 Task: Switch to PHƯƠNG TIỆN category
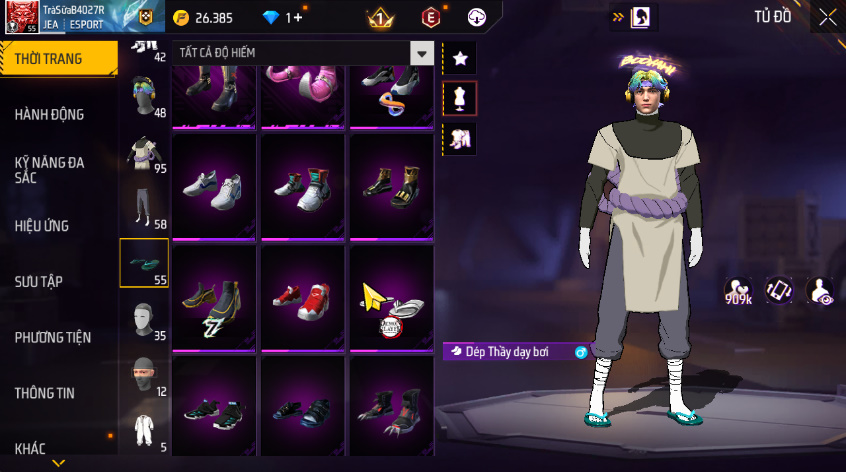[51, 338]
